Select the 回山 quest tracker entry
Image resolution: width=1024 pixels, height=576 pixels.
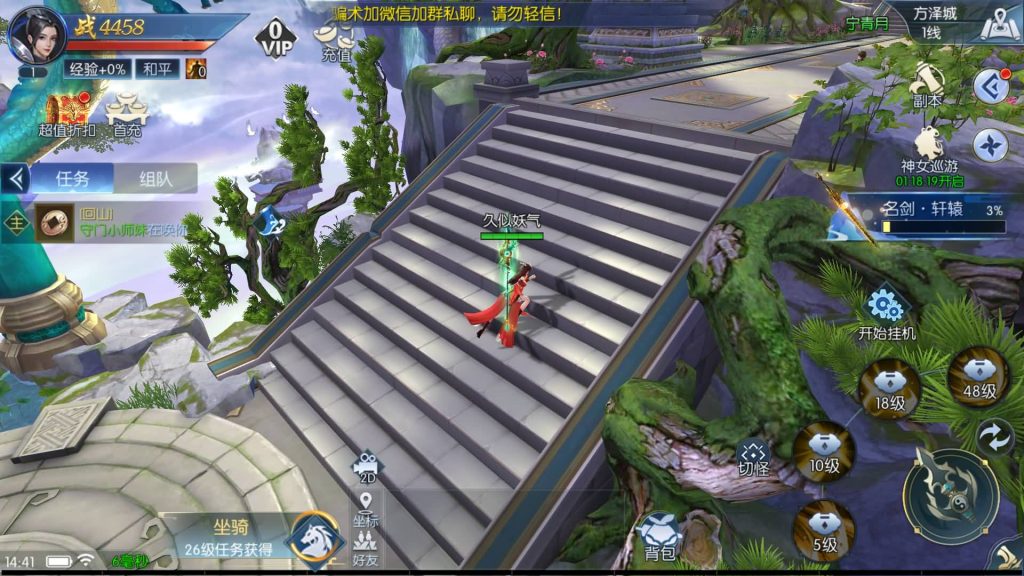(110, 224)
